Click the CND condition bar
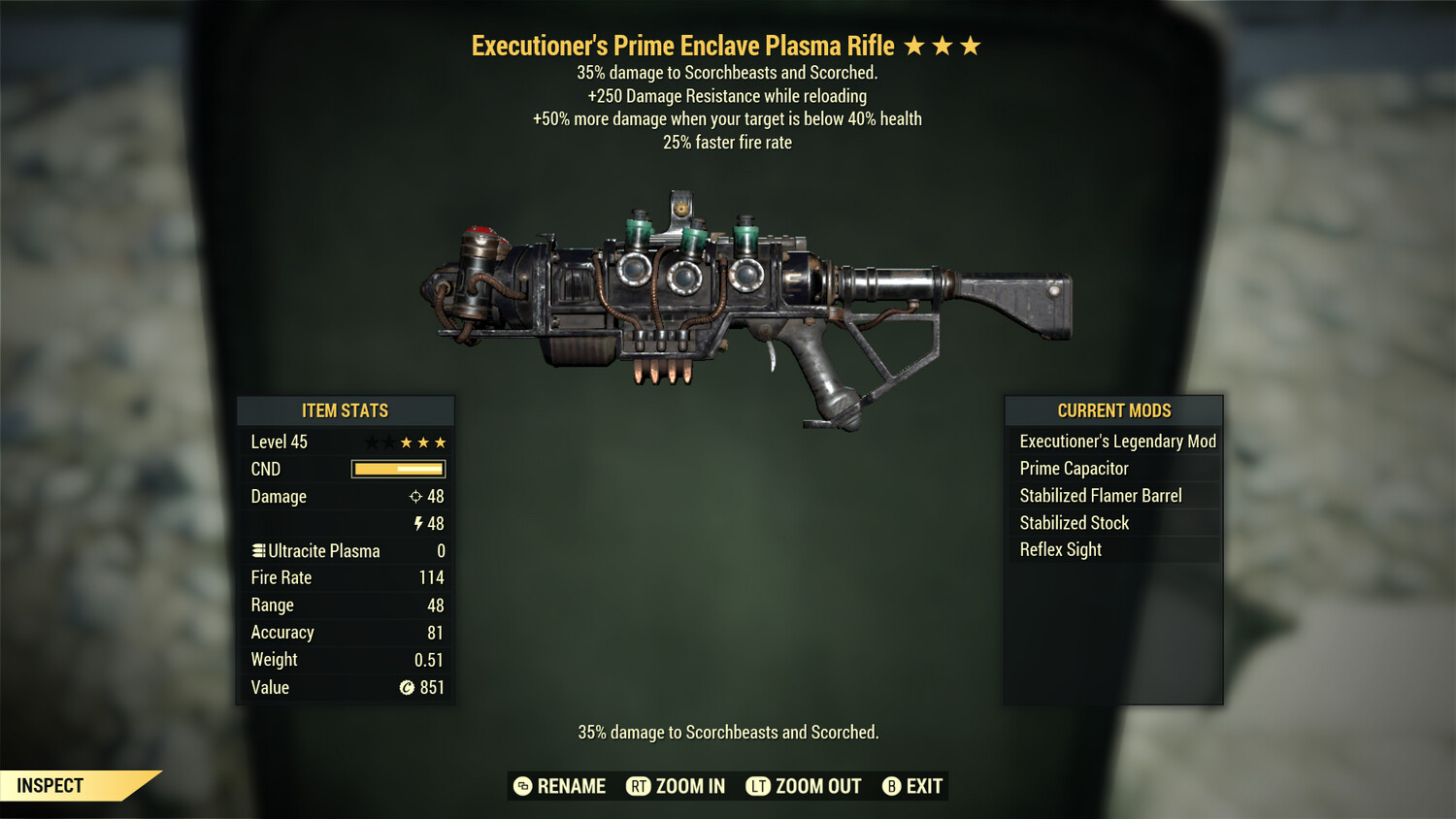The height and width of the screenshot is (819, 1456). (x=396, y=469)
